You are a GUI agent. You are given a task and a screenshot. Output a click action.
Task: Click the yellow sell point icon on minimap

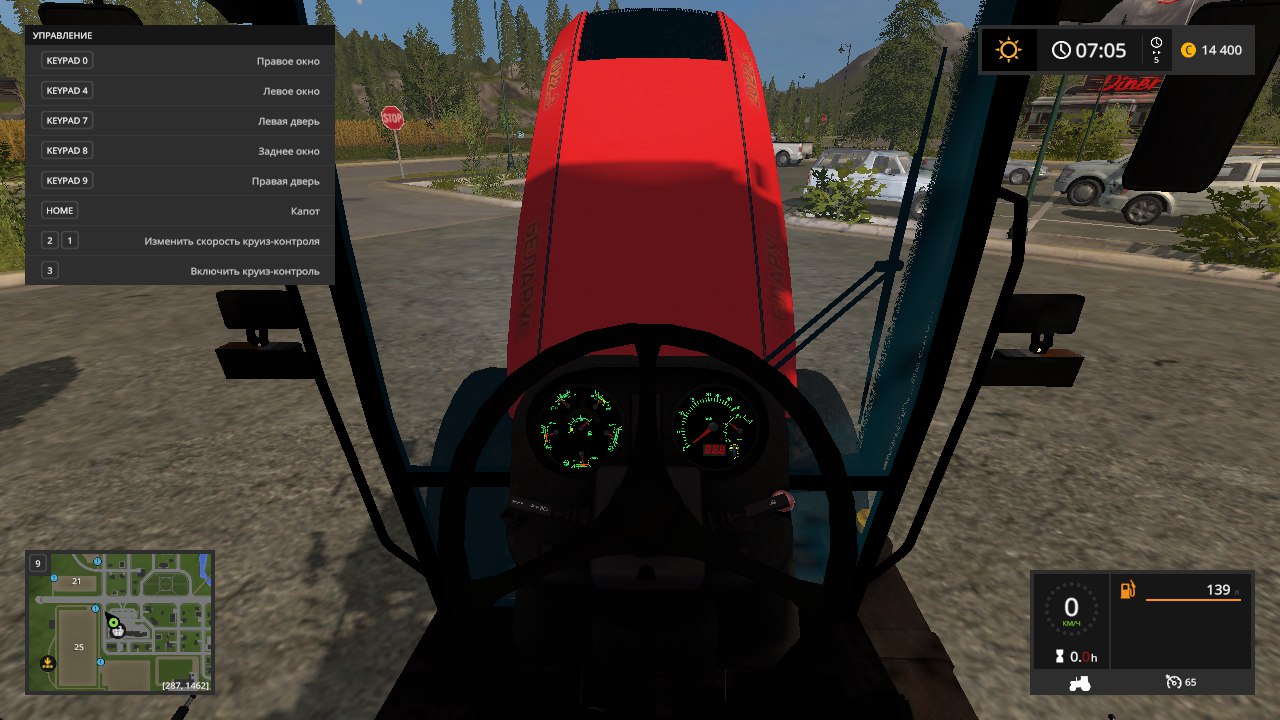click(48, 663)
